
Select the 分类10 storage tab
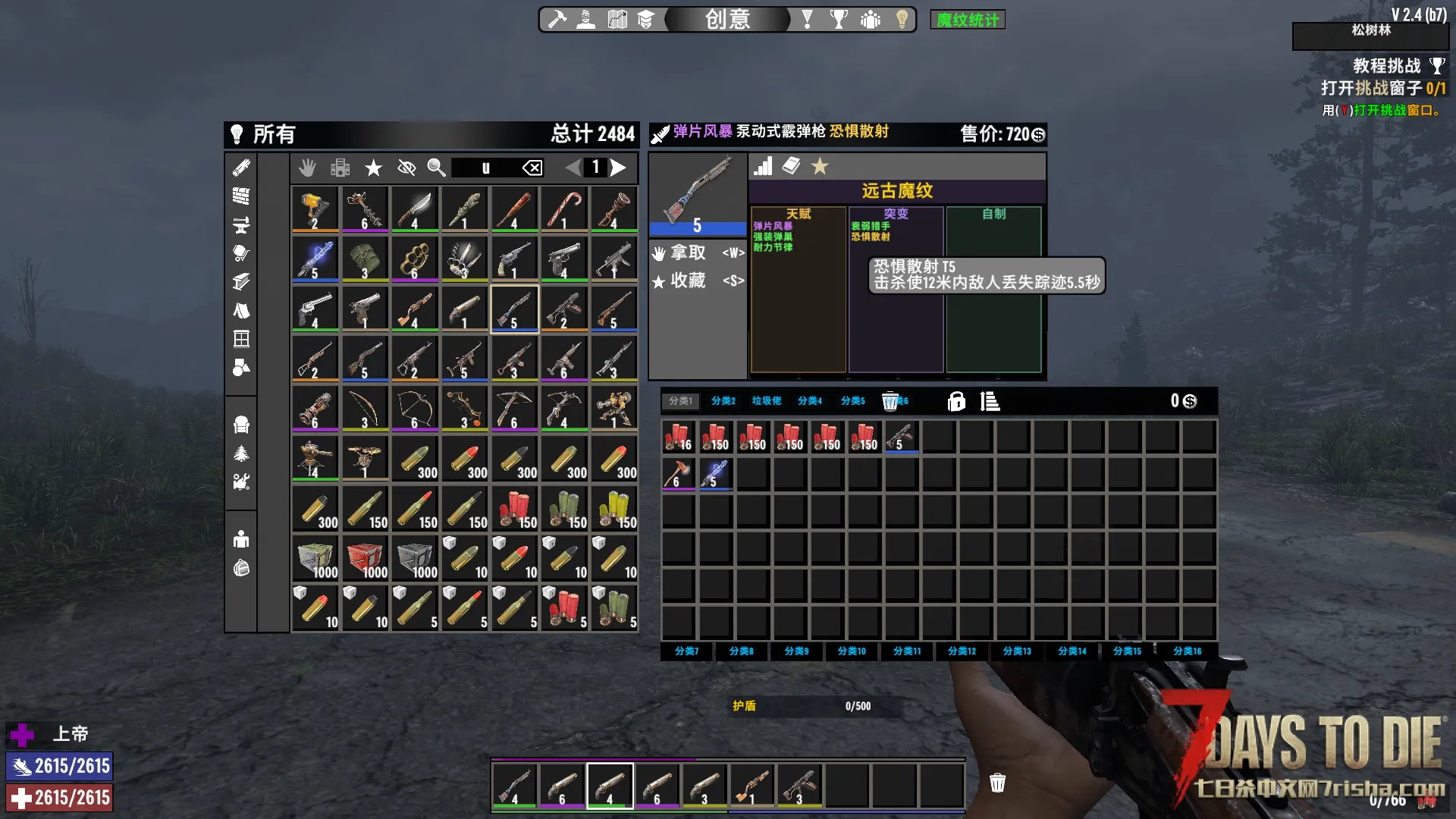(851, 651)
